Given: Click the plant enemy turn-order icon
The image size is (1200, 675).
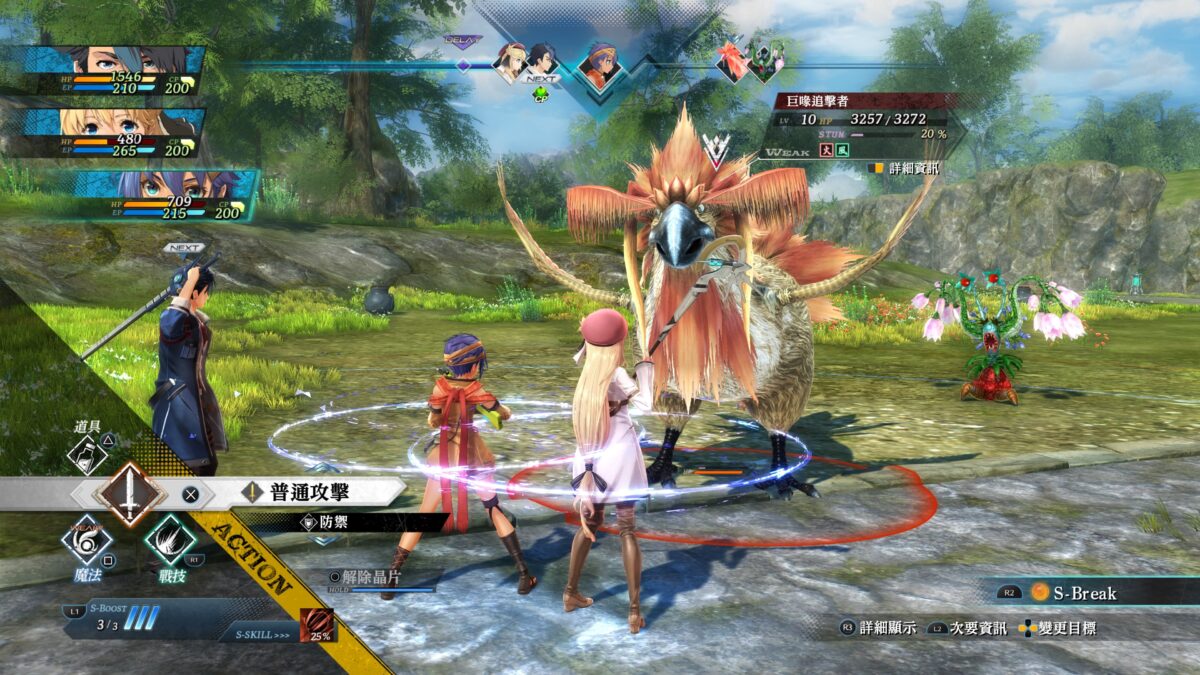Looking at the screenshot, I should pos(767,62).
